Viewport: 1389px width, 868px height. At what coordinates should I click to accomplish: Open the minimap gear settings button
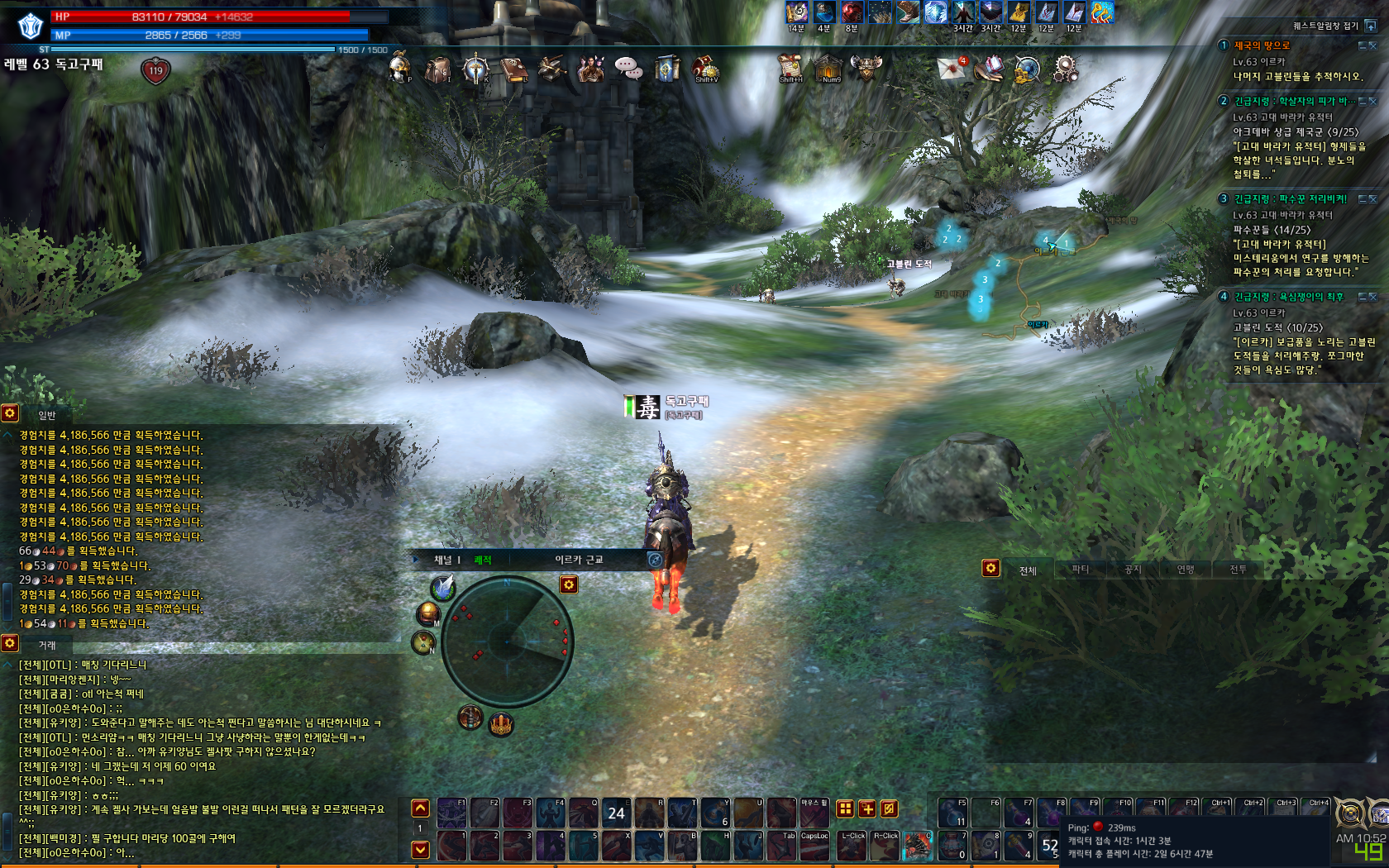coord(569,584)
